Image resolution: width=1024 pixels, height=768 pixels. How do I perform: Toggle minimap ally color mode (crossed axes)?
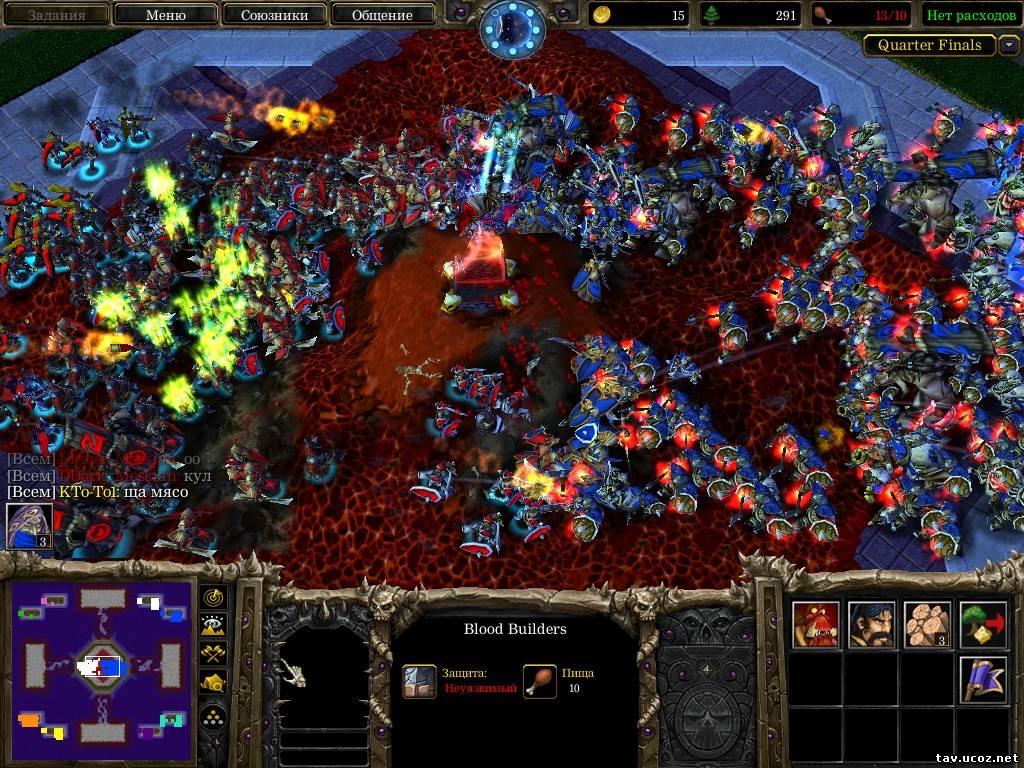[214, 654]
